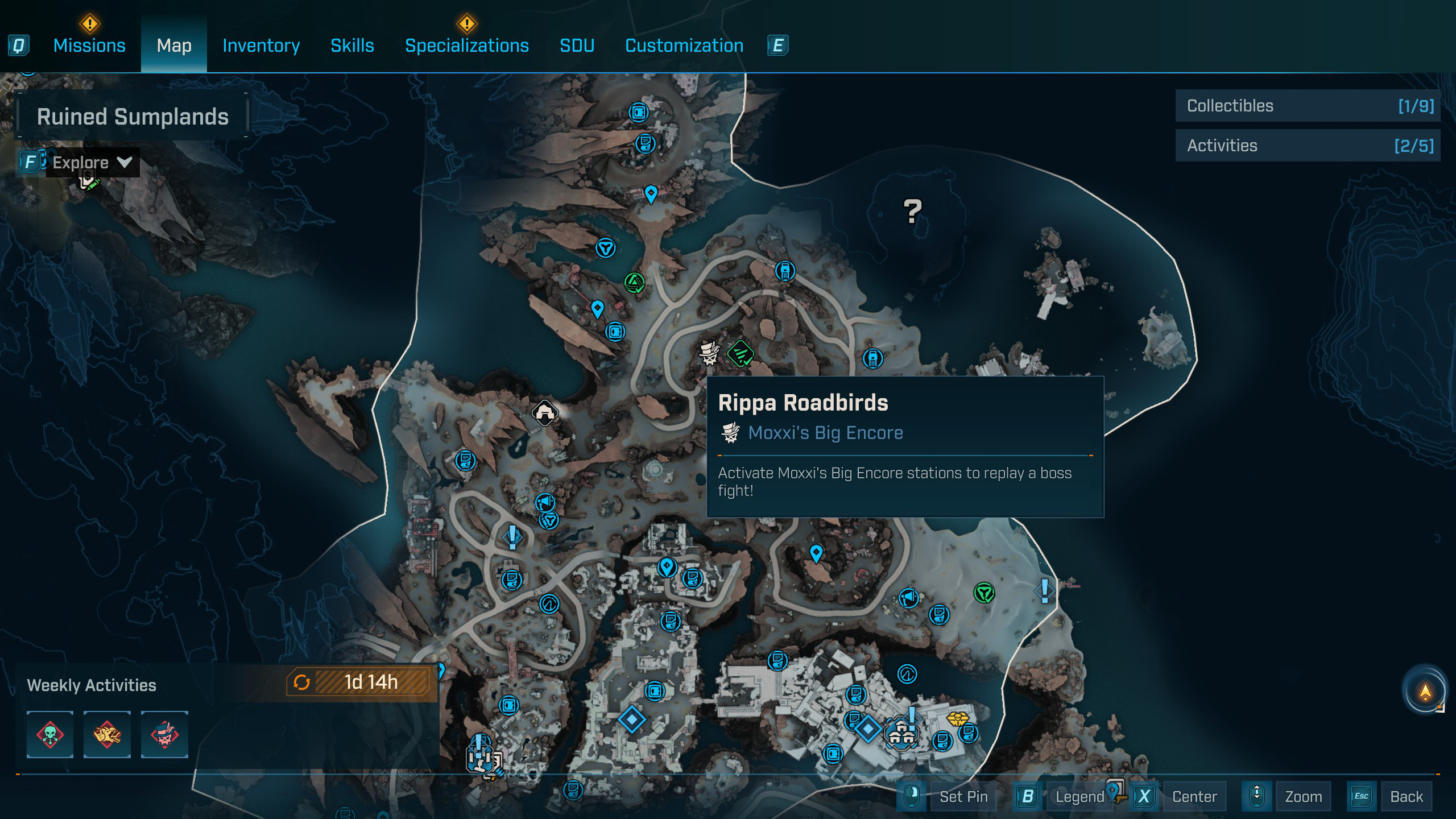
Task: Select the white house safehouse marker
Action: pos(544,412)
